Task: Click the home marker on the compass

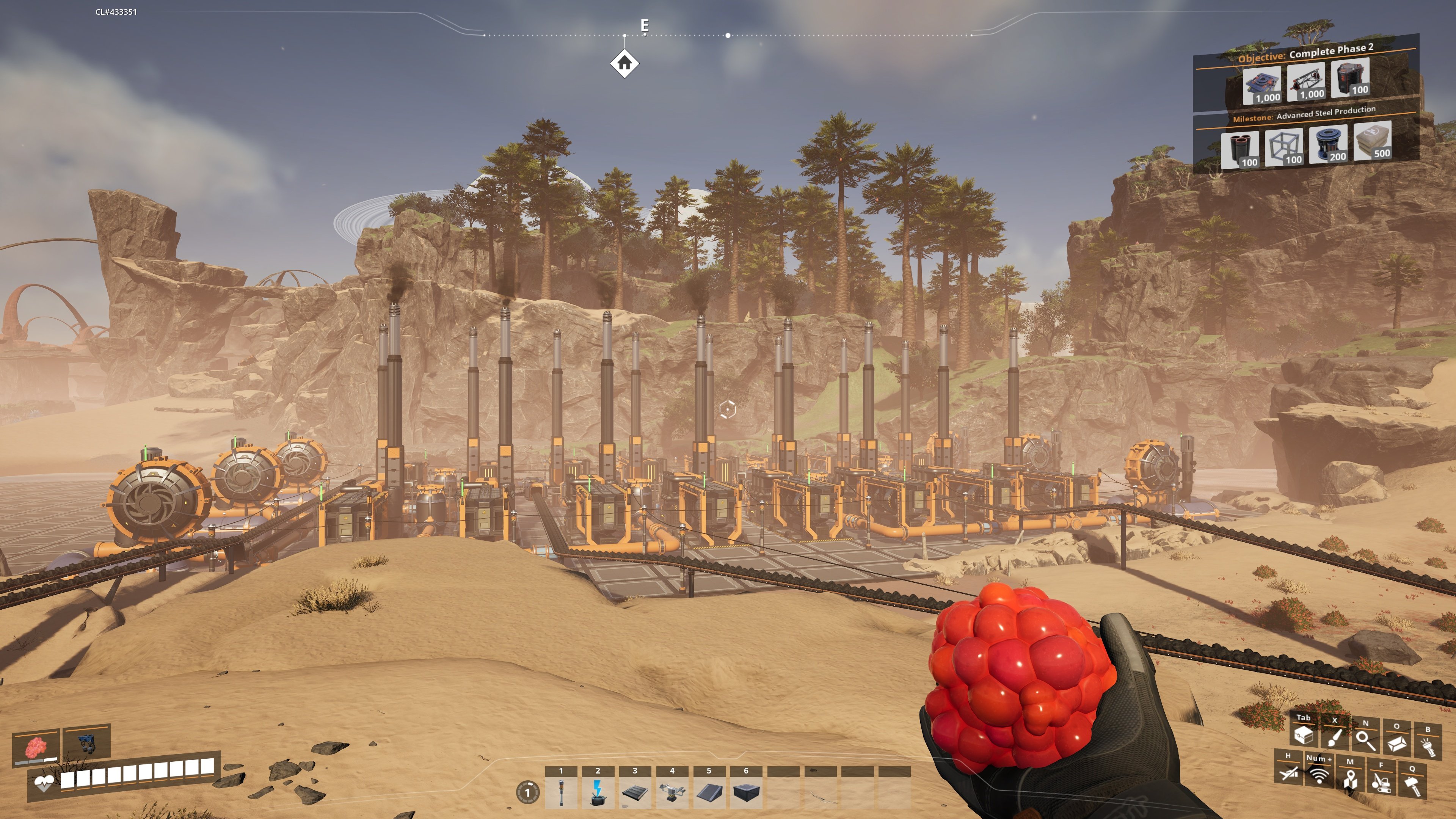Action: click(624, 64)
